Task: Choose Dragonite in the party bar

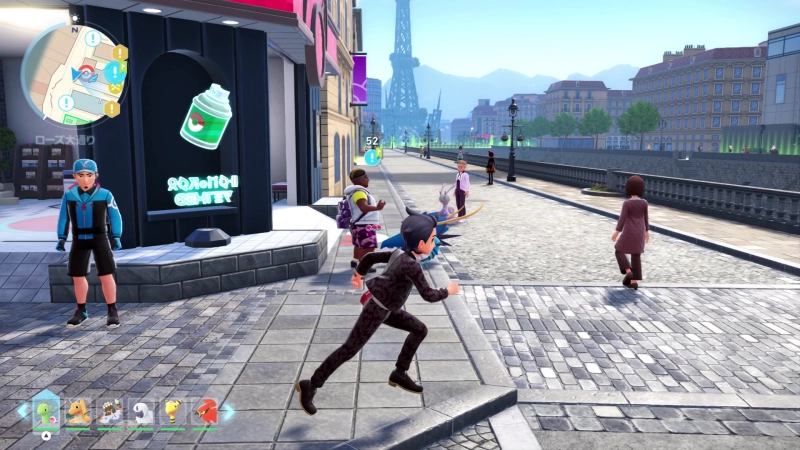Action: [x=77, y=411]
